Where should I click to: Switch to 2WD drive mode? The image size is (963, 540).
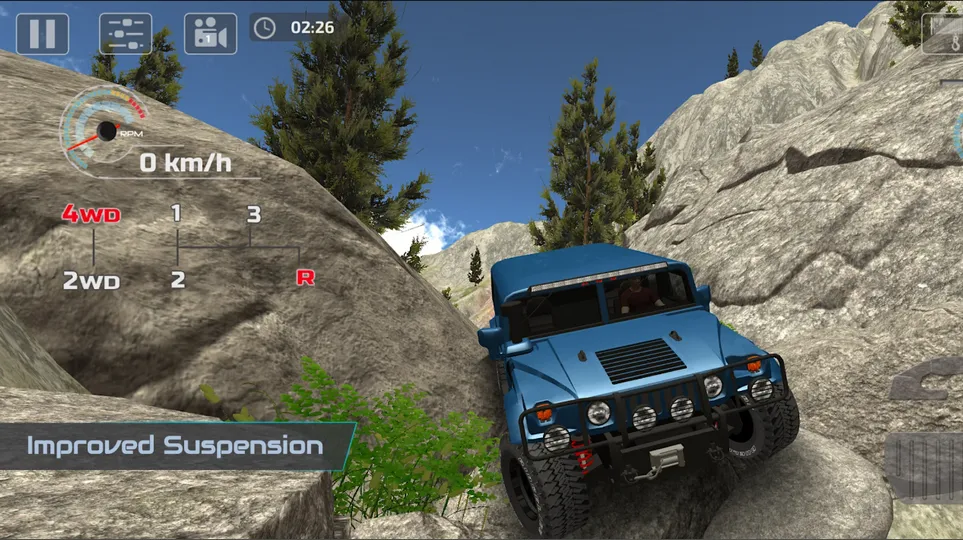(92, 281)
